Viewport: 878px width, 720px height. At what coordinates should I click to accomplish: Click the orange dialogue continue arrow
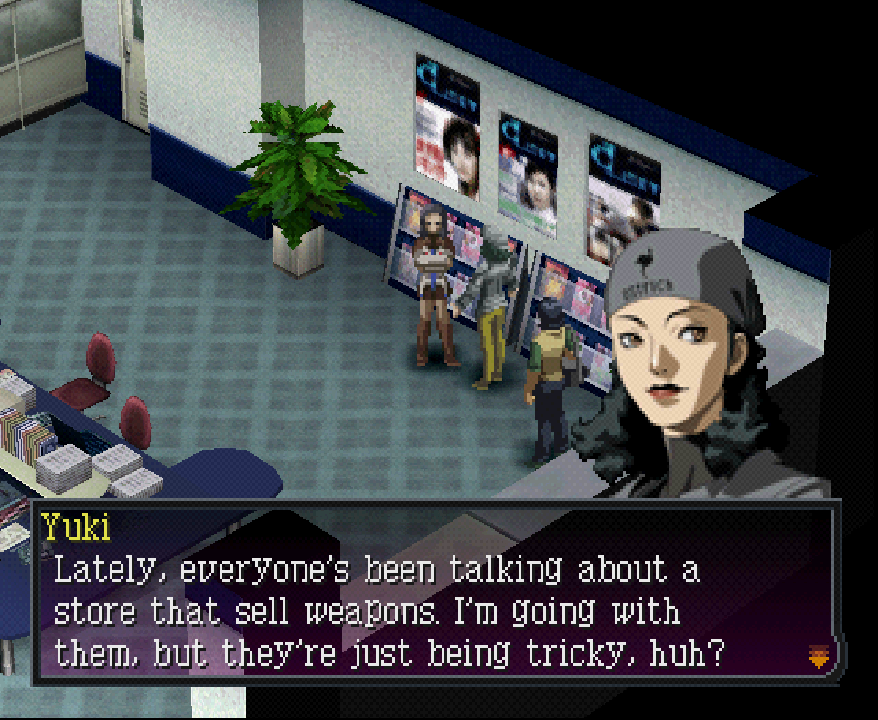pyautogui.click(x=818, y=656)
